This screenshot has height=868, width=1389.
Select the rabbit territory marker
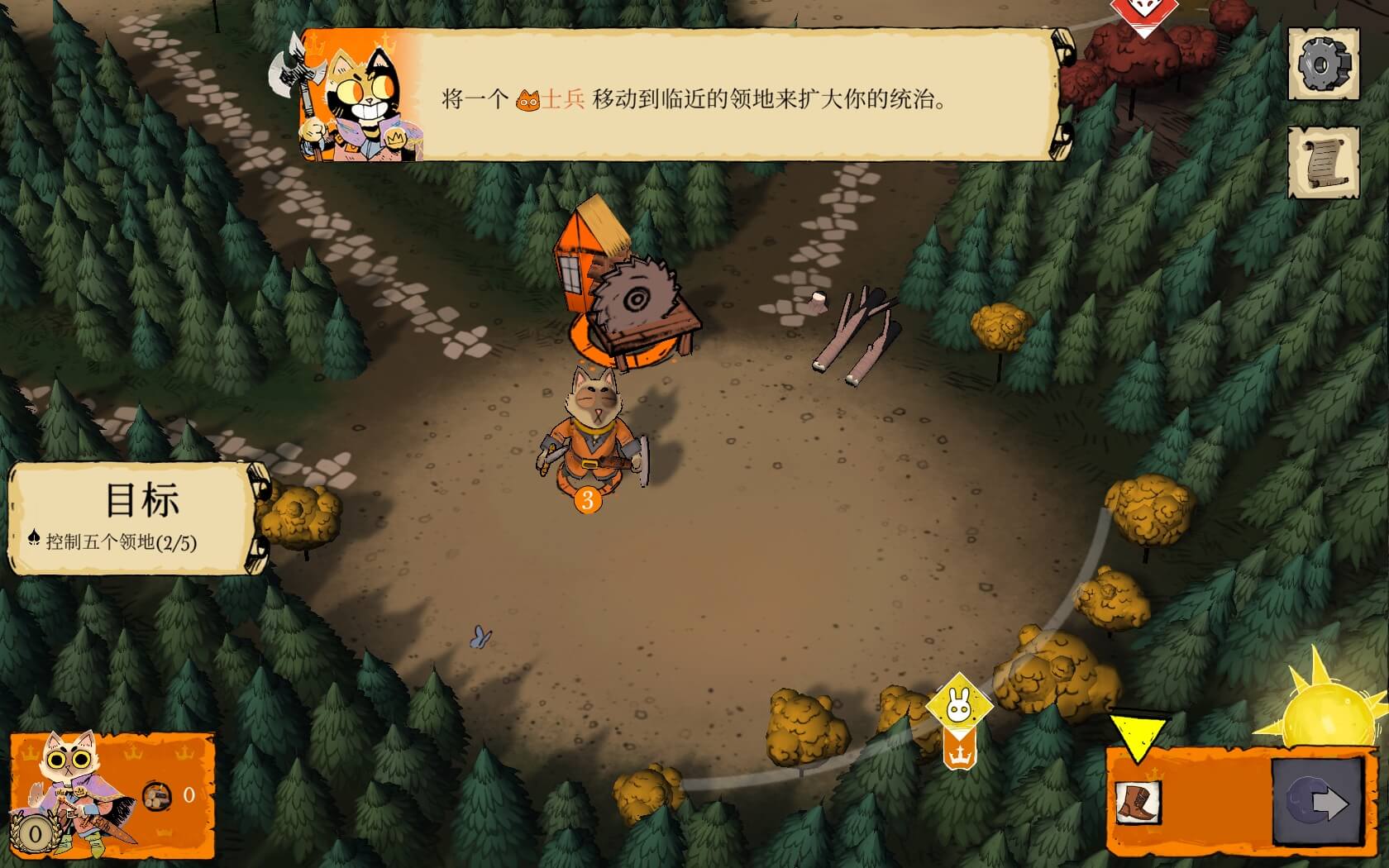(x=958, y=699)
